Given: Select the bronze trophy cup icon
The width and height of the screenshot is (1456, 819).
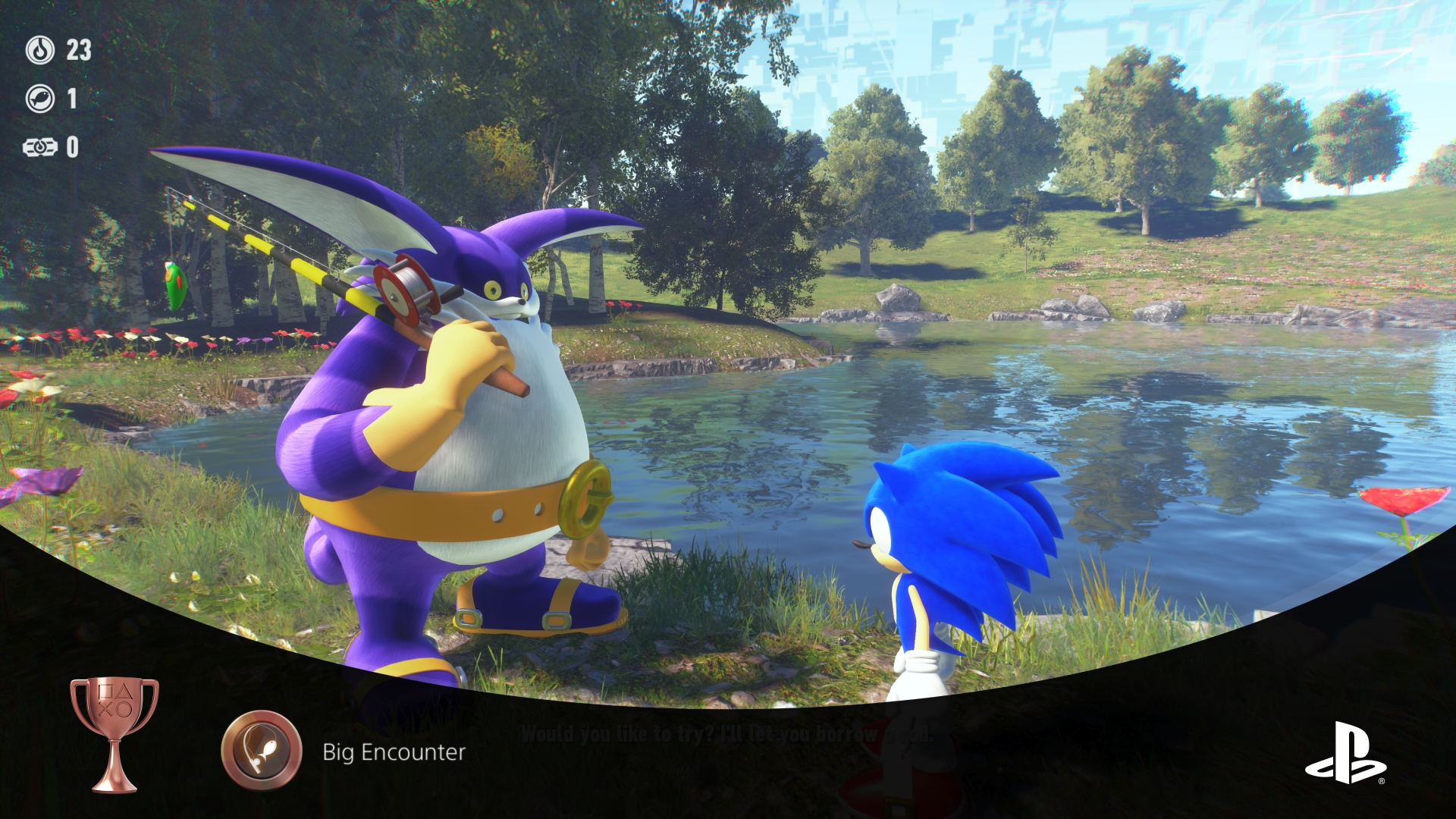Looking at the screenshot, I should coord(115,733).
